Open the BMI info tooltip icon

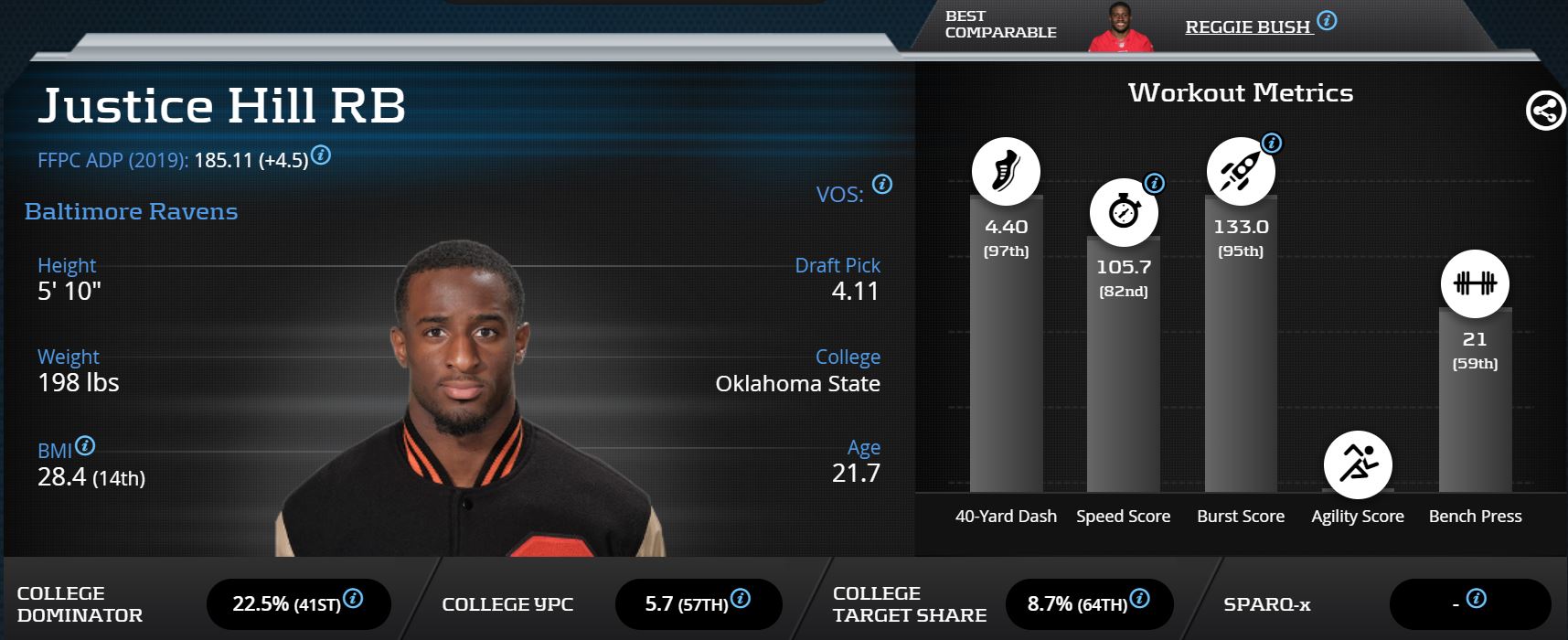pos(85,445)
